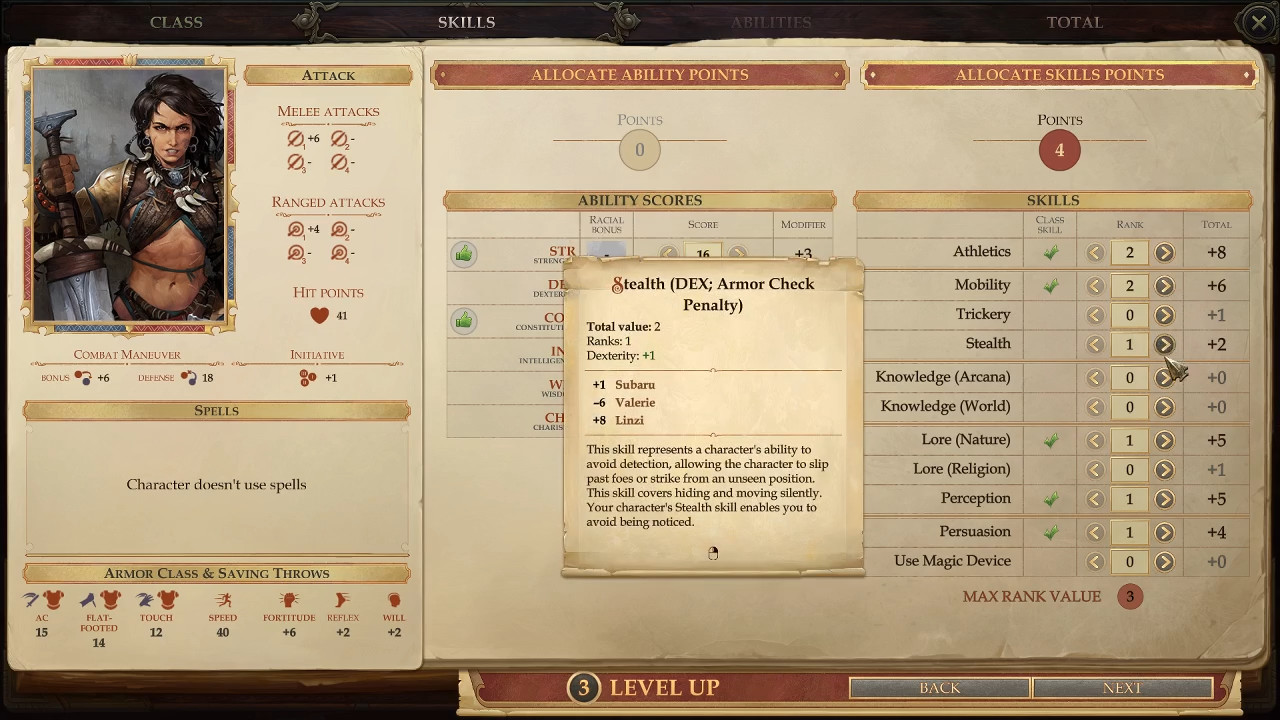Add a rank to Use Magic Device
This screenshot has width=1280, height=720.
pos(1164,562)
